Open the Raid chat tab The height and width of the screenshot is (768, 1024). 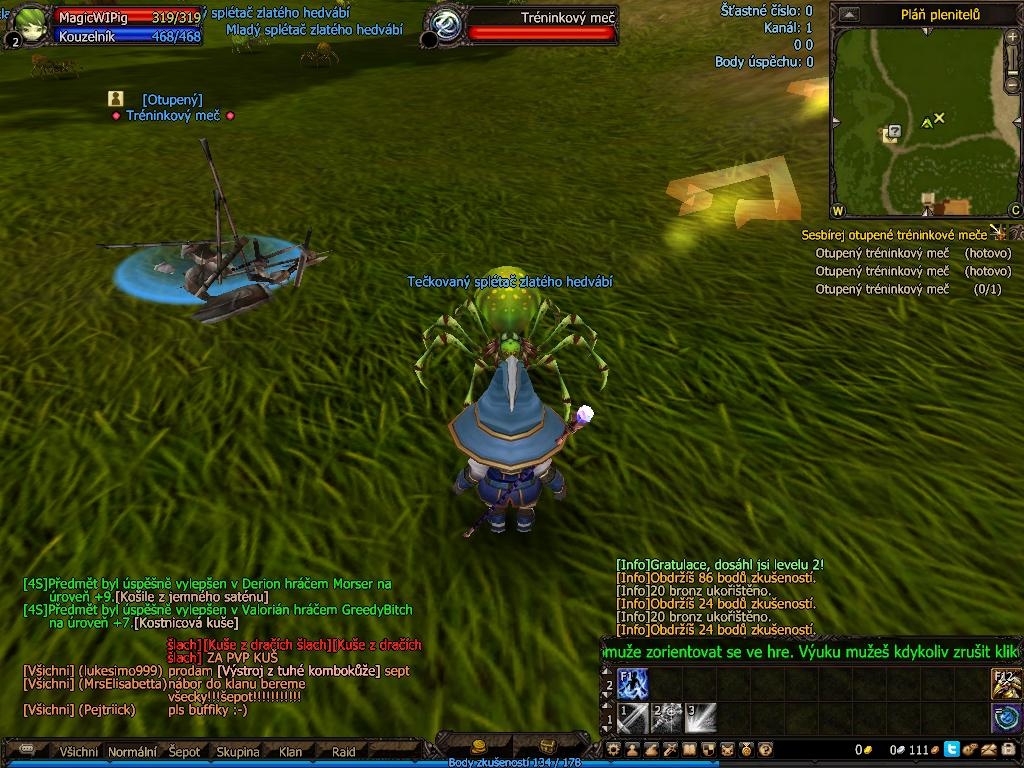point(343,751)
